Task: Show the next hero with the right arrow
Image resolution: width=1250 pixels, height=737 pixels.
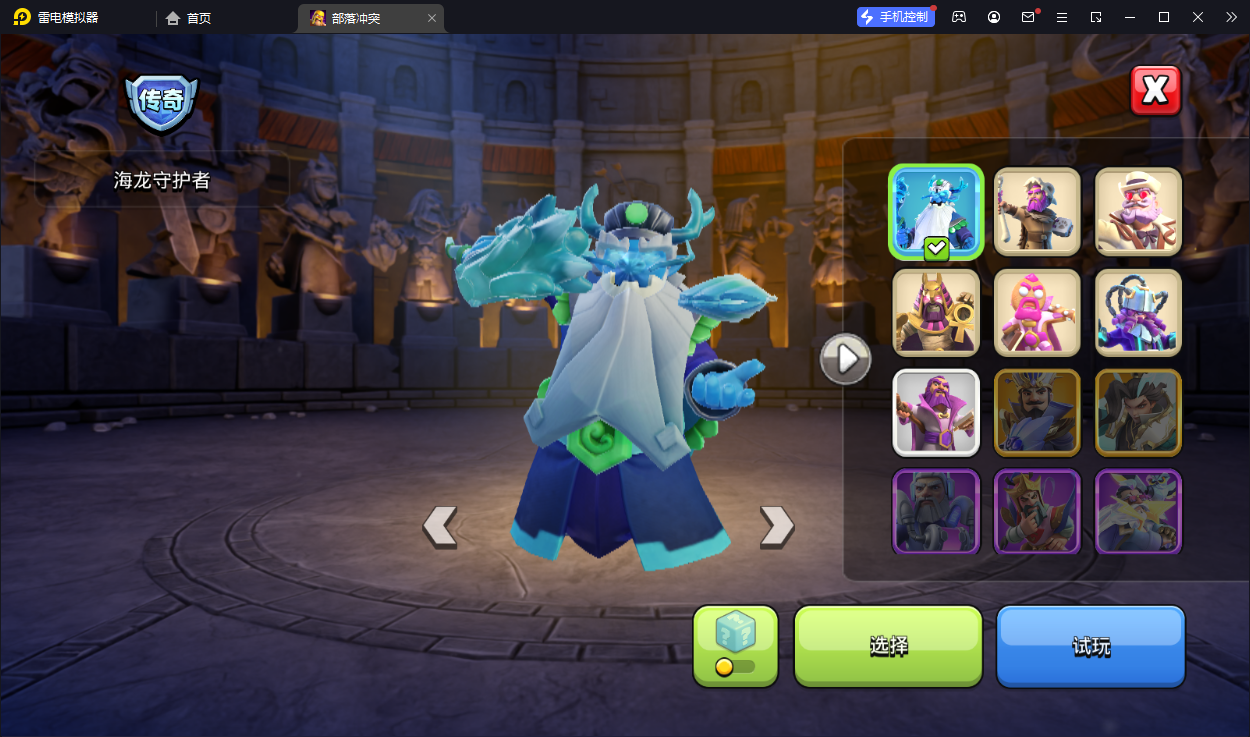Action: click(x=777, y=526)
